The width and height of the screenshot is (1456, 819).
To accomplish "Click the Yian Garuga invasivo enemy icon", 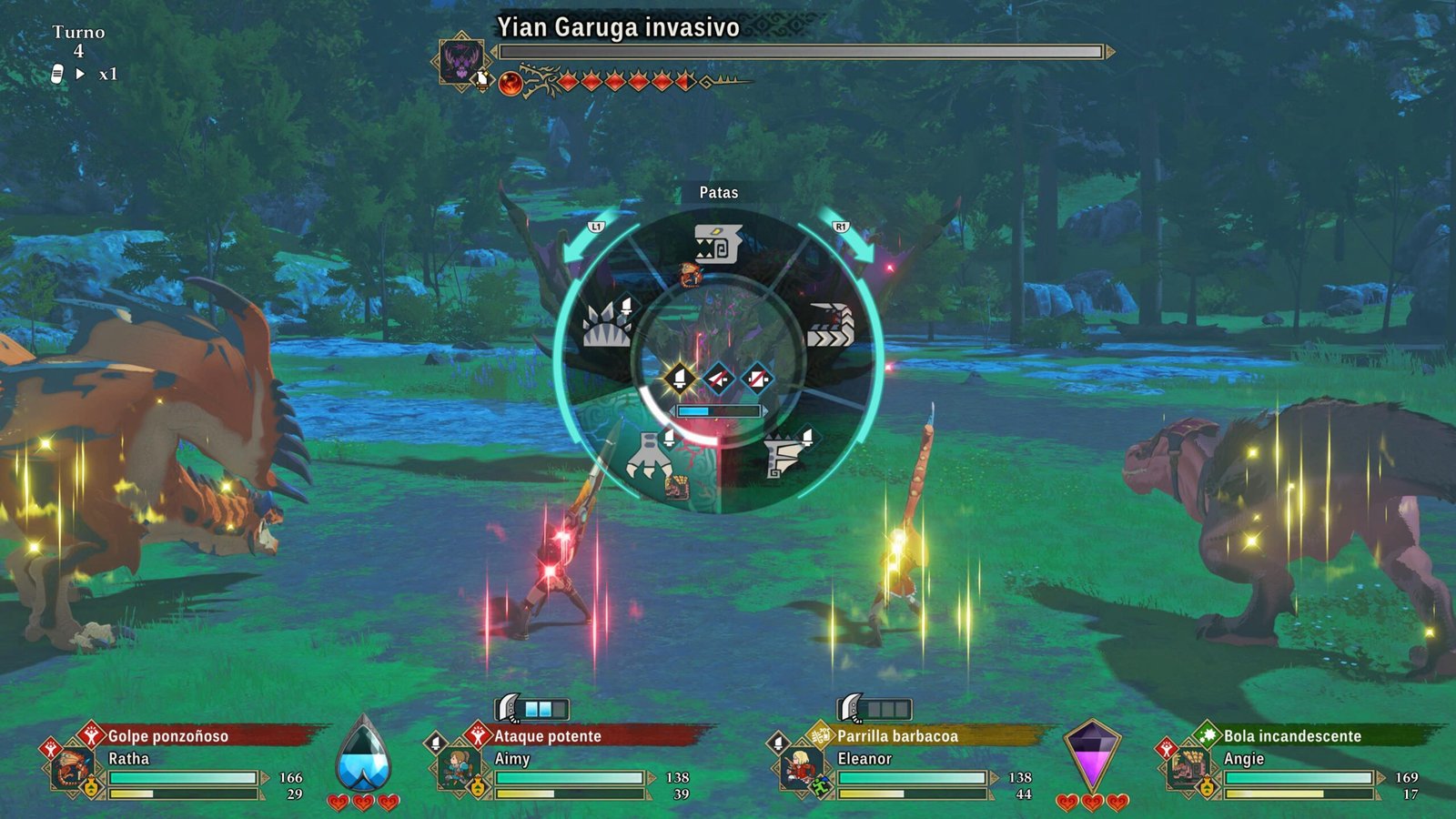I will click(461, 59).
